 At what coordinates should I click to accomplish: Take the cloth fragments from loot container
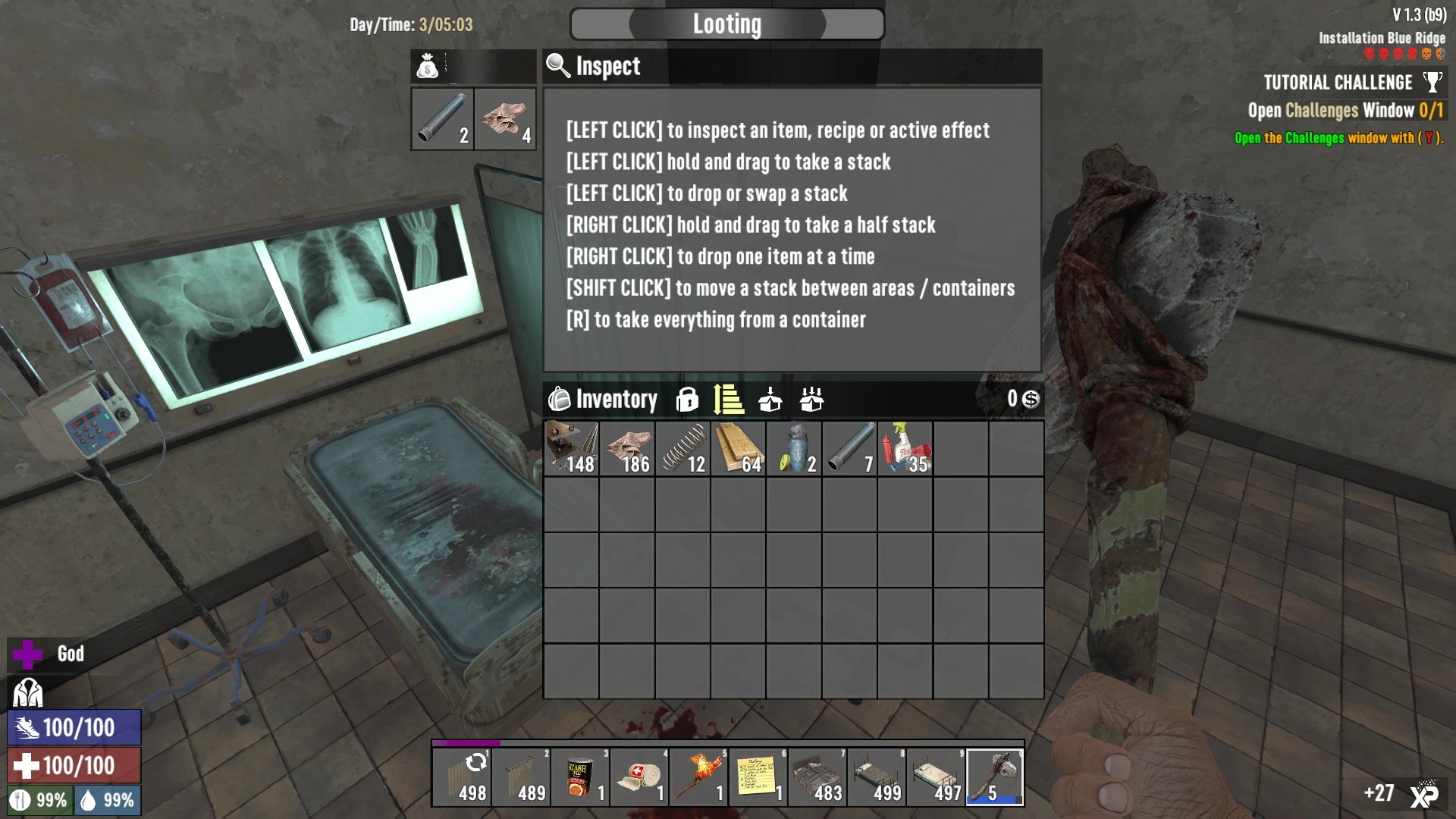point(505,119)
